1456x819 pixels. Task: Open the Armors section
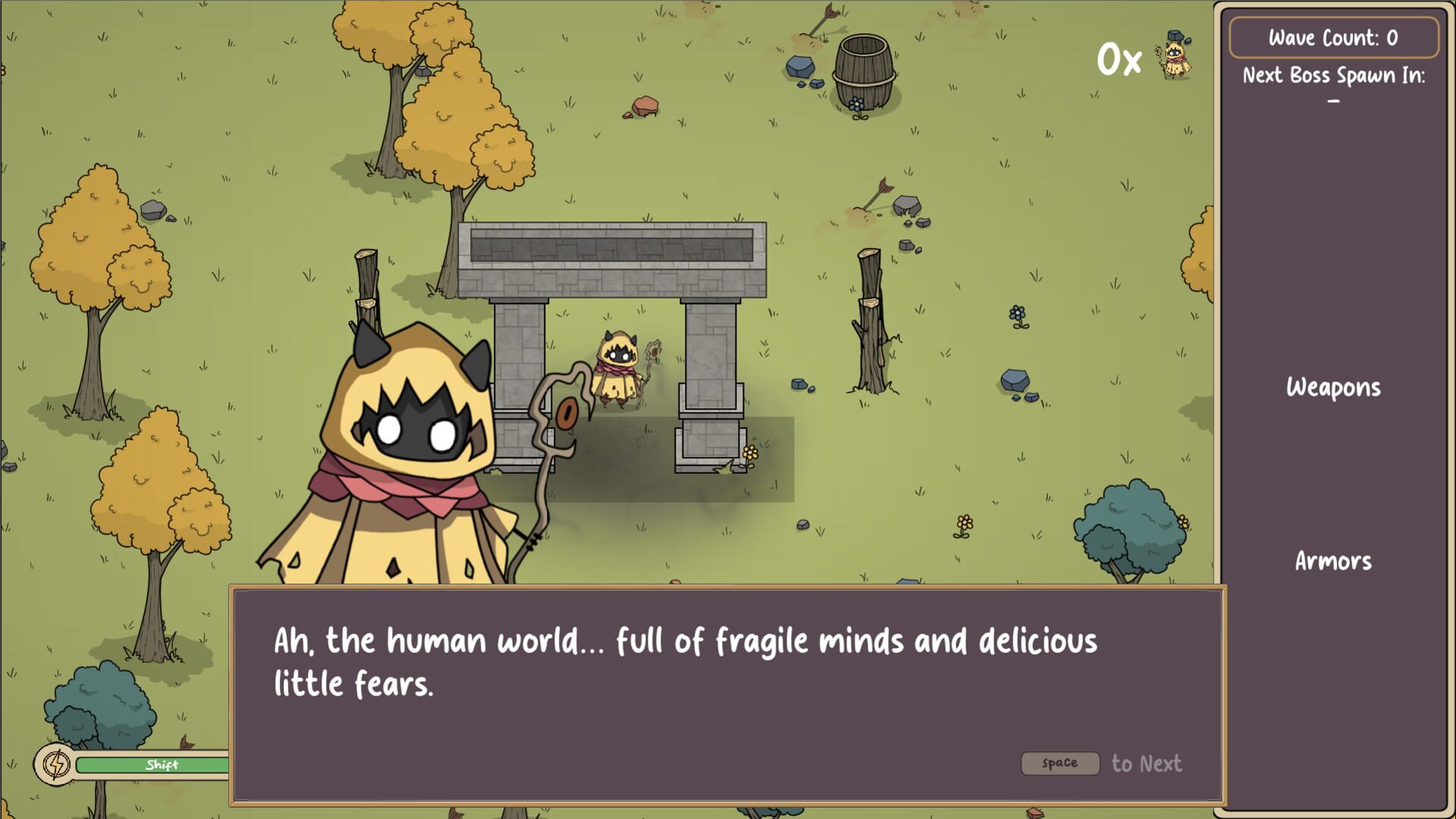point(1332,562)
